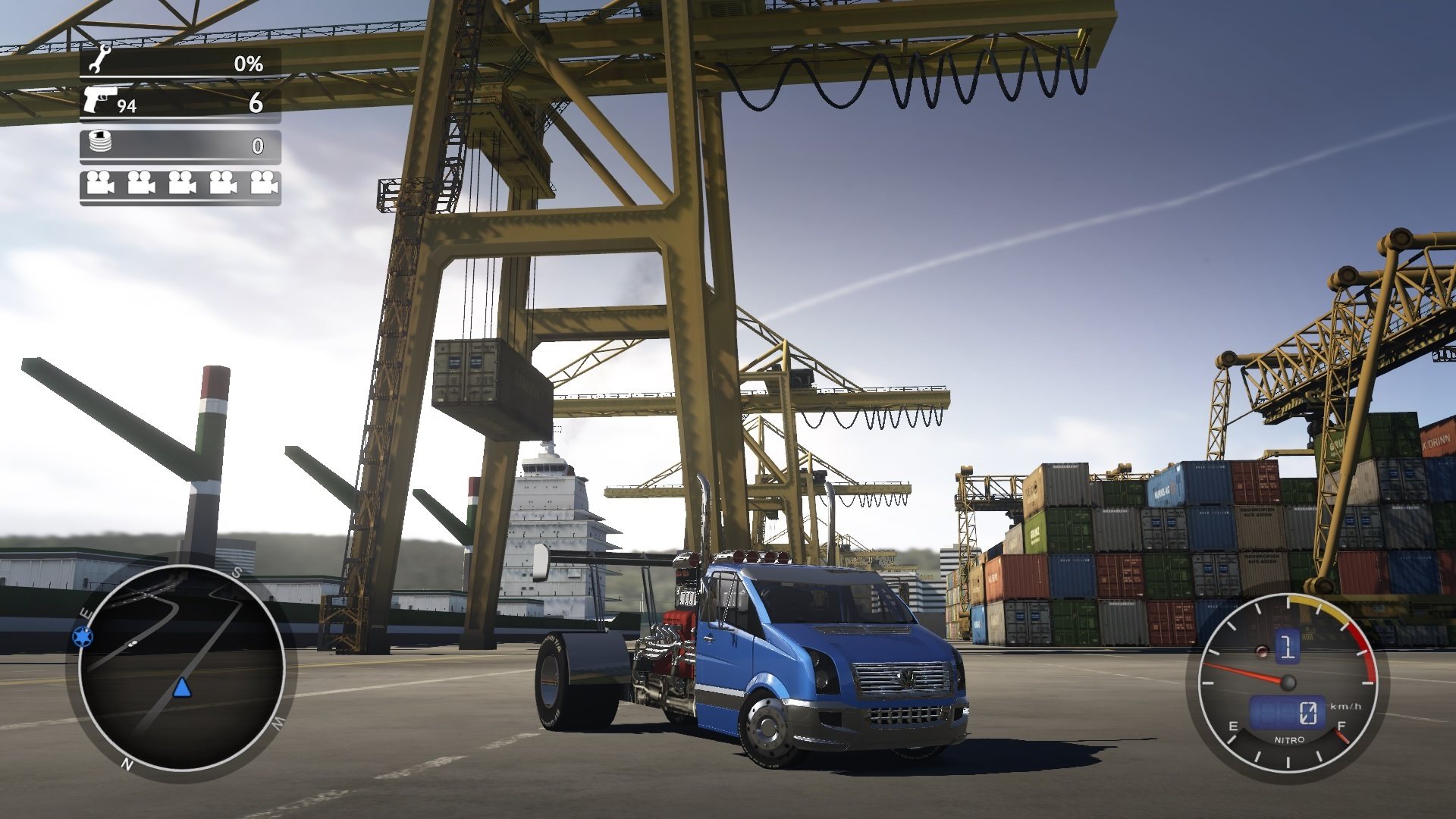This screenshot has width=1456, height=819.
Task: Click the row of film camera icons
Action: pyautogui.click(x=180, y=184)
